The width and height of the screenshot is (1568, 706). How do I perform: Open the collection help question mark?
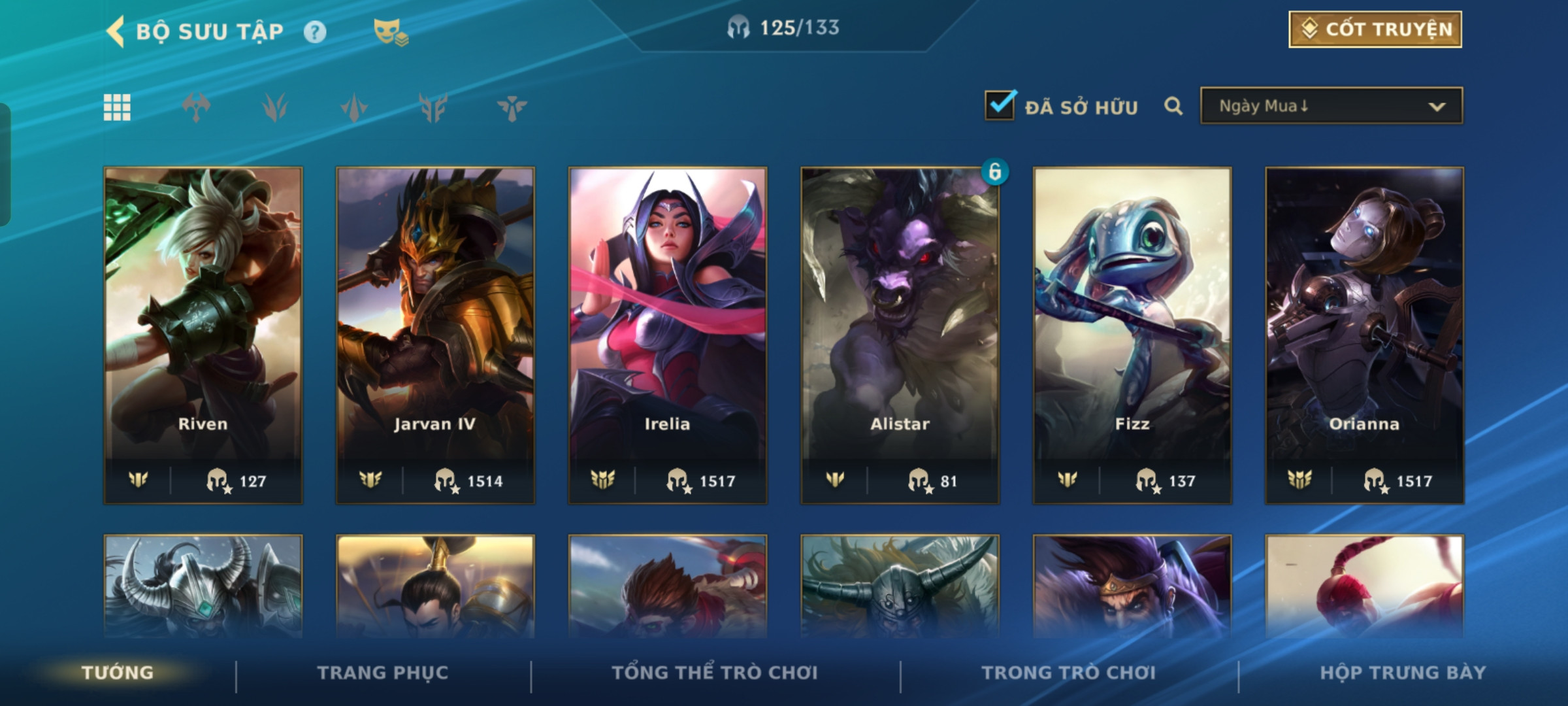click(x=315, y=32)
